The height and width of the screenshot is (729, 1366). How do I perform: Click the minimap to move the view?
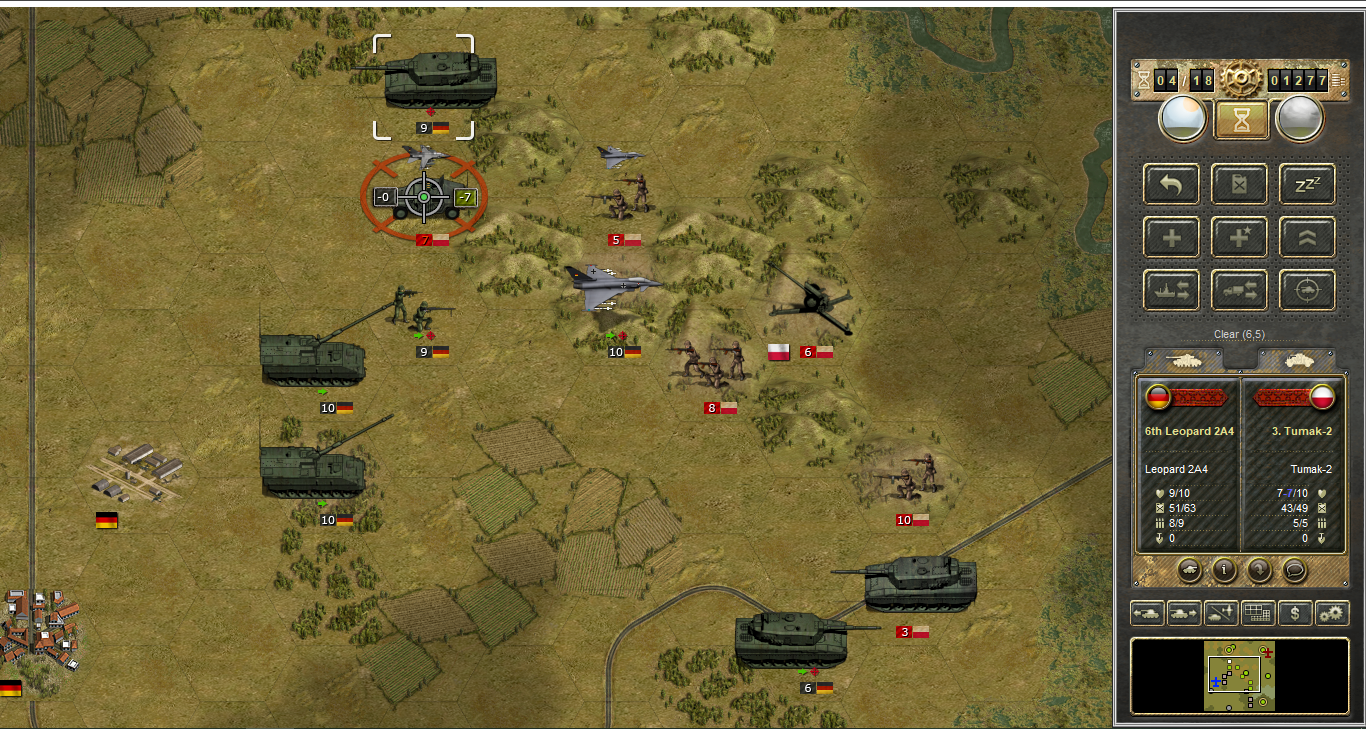1240,676
